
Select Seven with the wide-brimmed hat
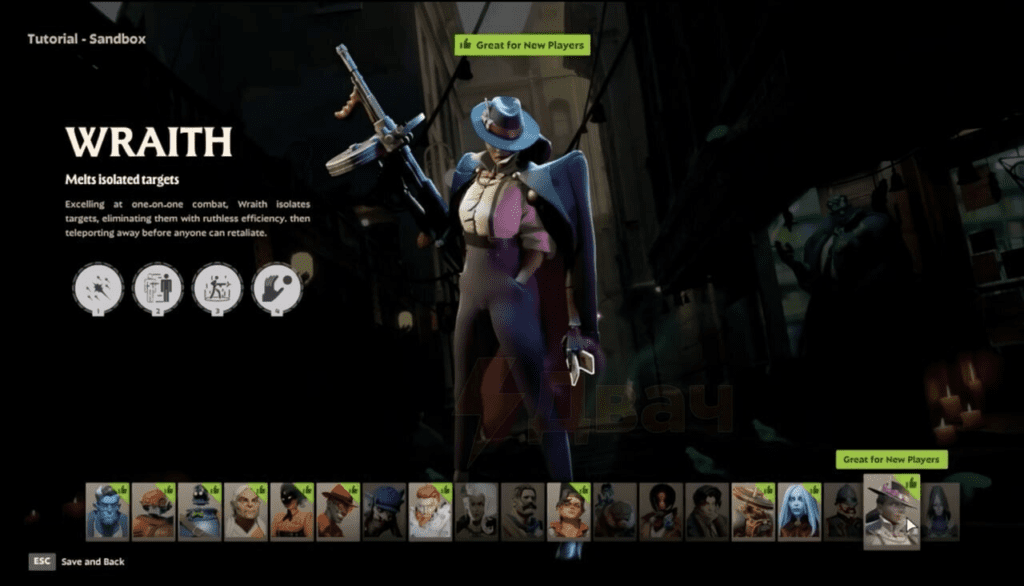click(753, 512)
